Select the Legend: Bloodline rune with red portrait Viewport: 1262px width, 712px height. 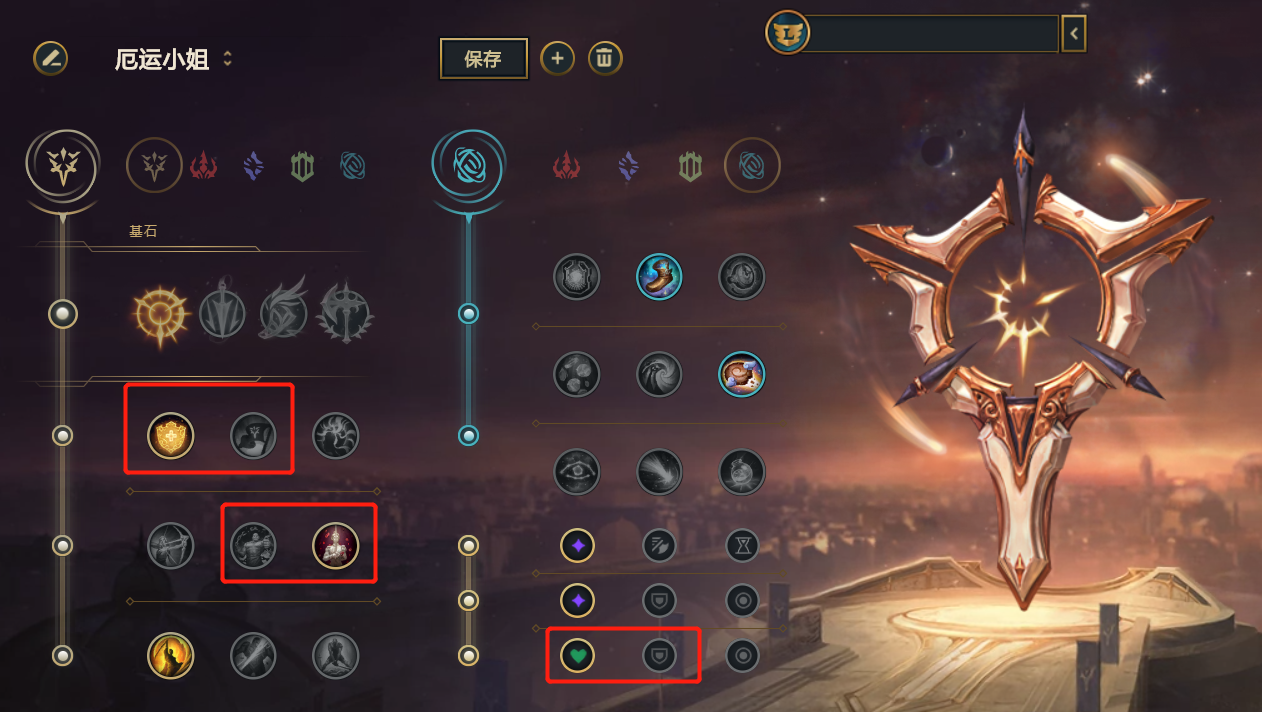(335, 546)
